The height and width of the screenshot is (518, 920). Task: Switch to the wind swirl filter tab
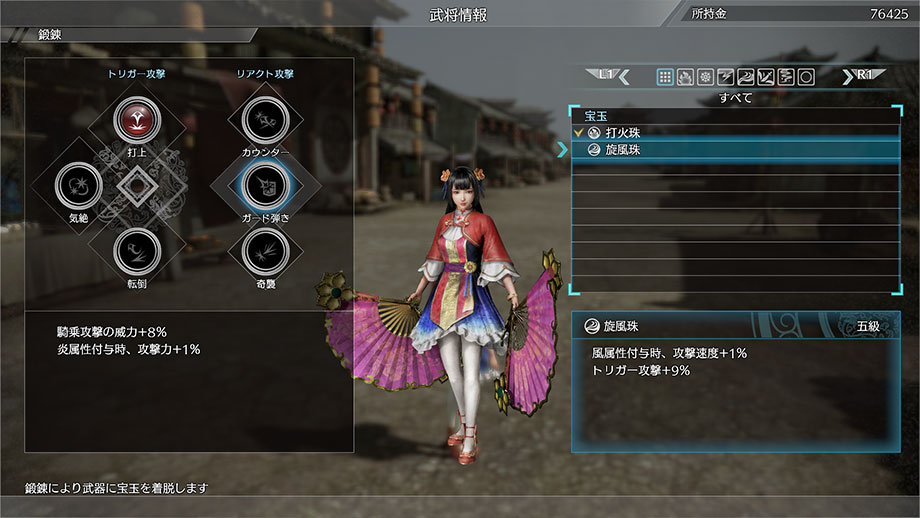click(x=745, y=76)
